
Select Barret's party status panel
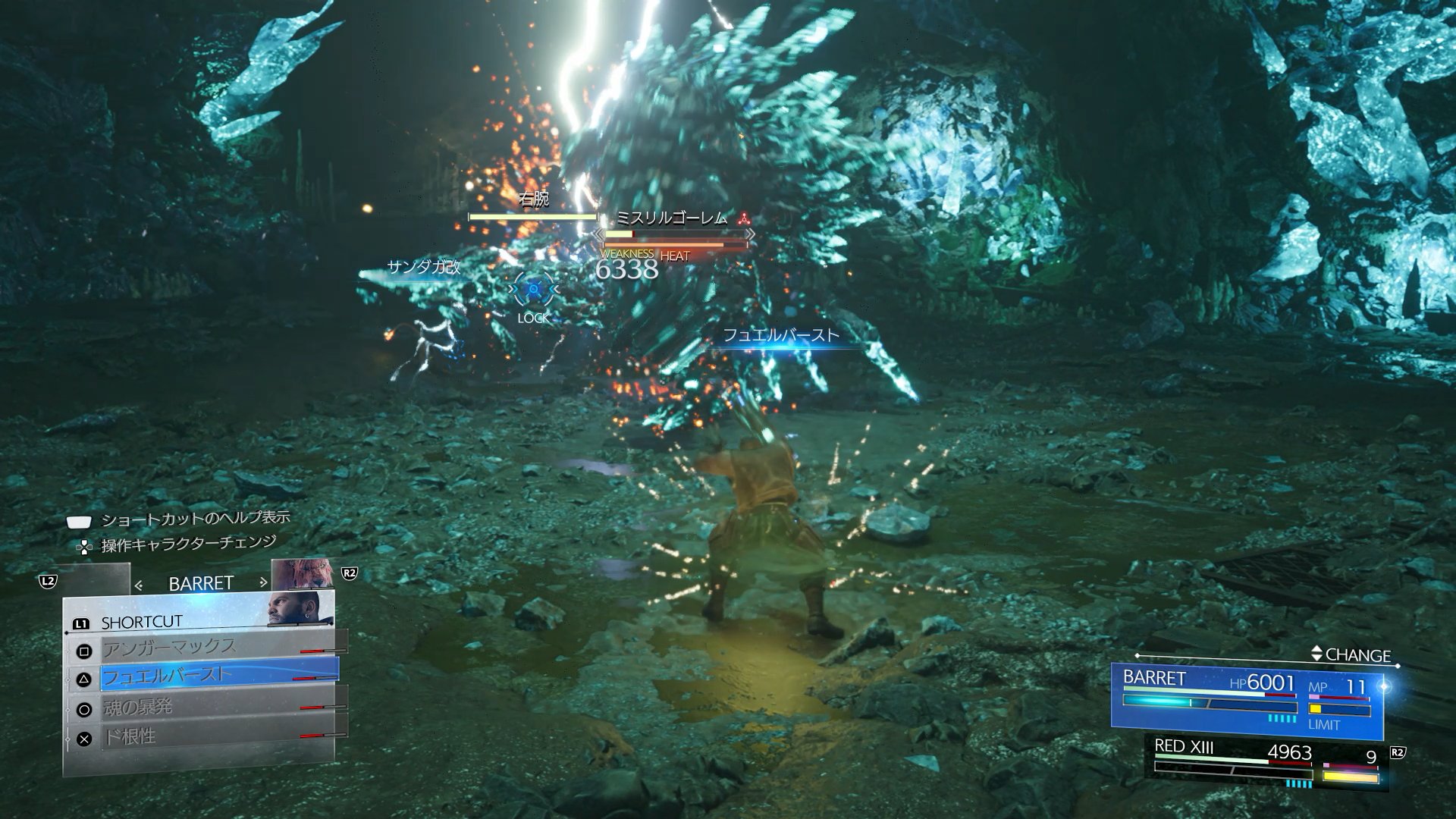pos(1247,701)
